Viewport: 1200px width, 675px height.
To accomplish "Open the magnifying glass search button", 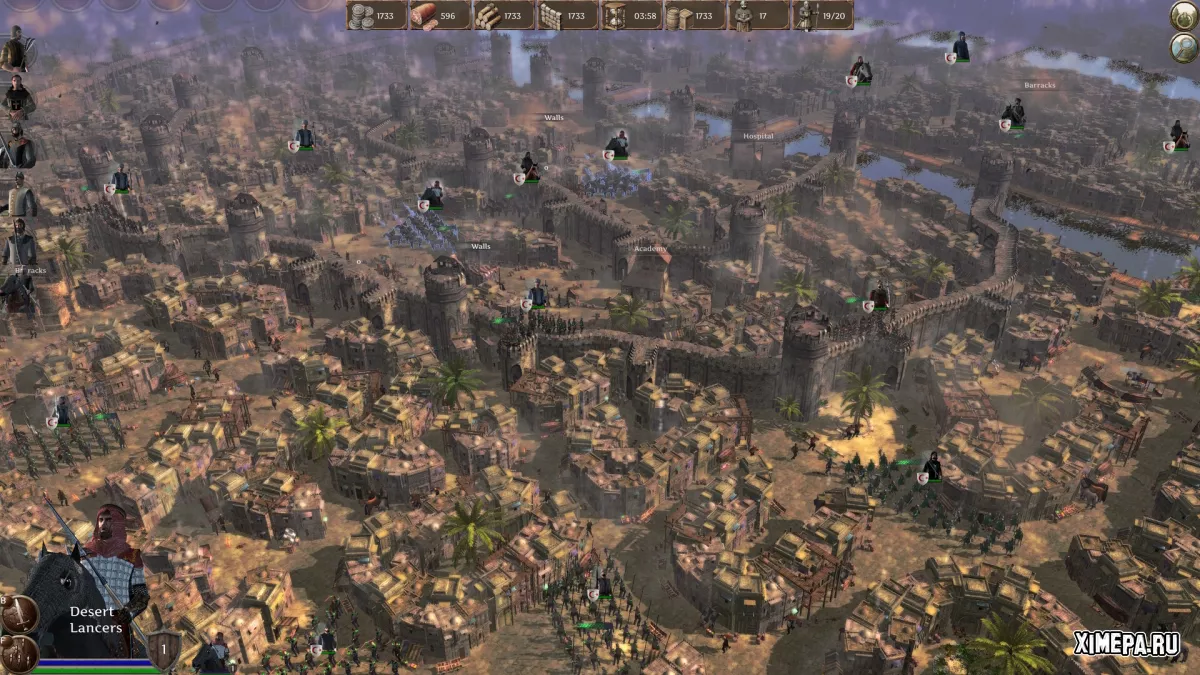I will [1183, 47].
